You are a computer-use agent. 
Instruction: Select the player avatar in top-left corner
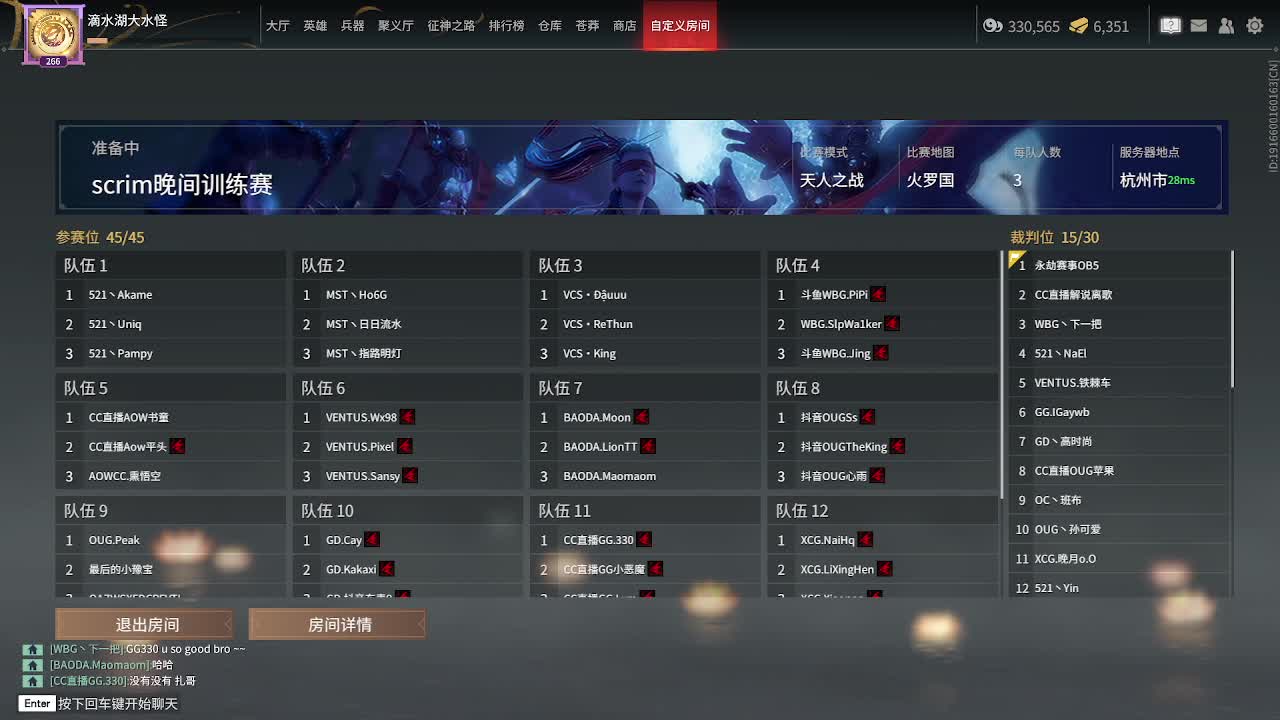[52, 33]
